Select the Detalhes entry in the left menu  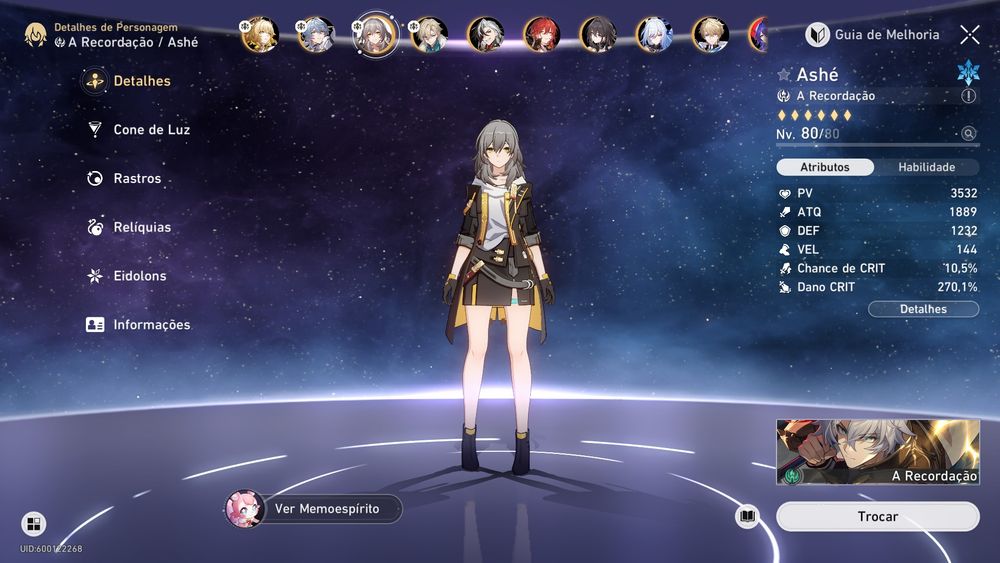(x=141, y=81)
